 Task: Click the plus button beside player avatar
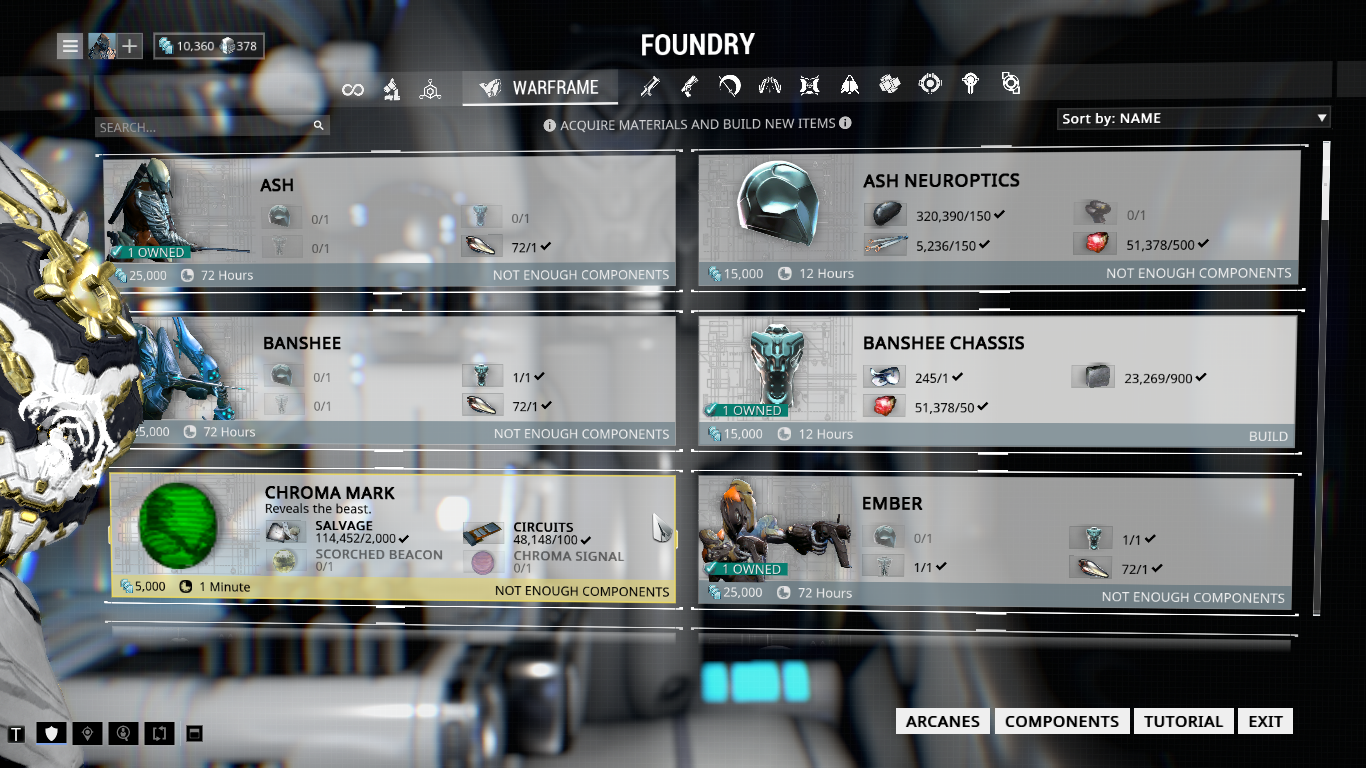click(131, 46)
